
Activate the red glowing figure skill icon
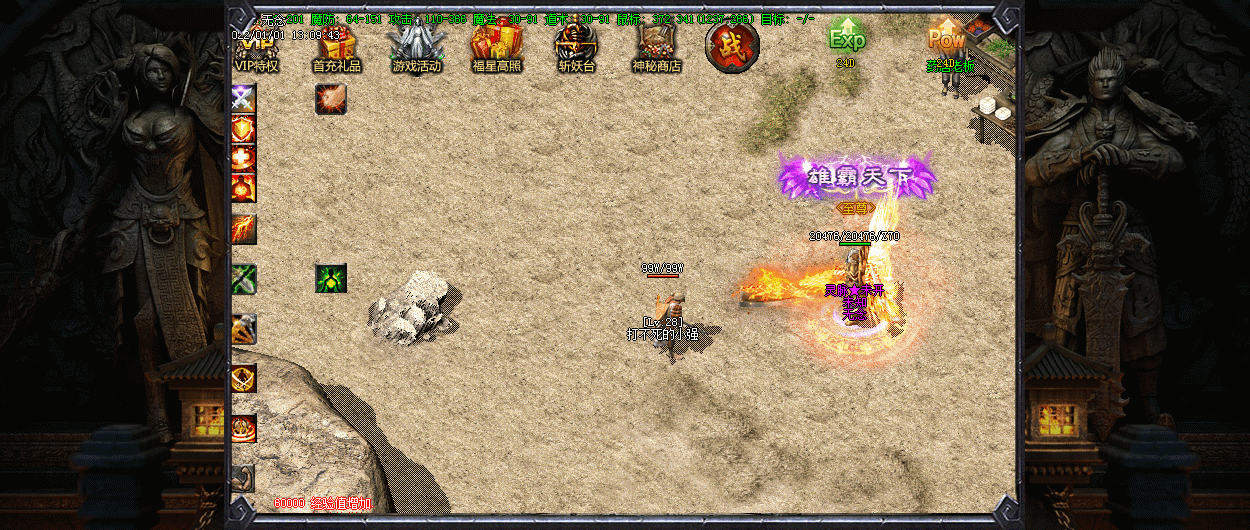pyautogui.click(x=244, y=187)
